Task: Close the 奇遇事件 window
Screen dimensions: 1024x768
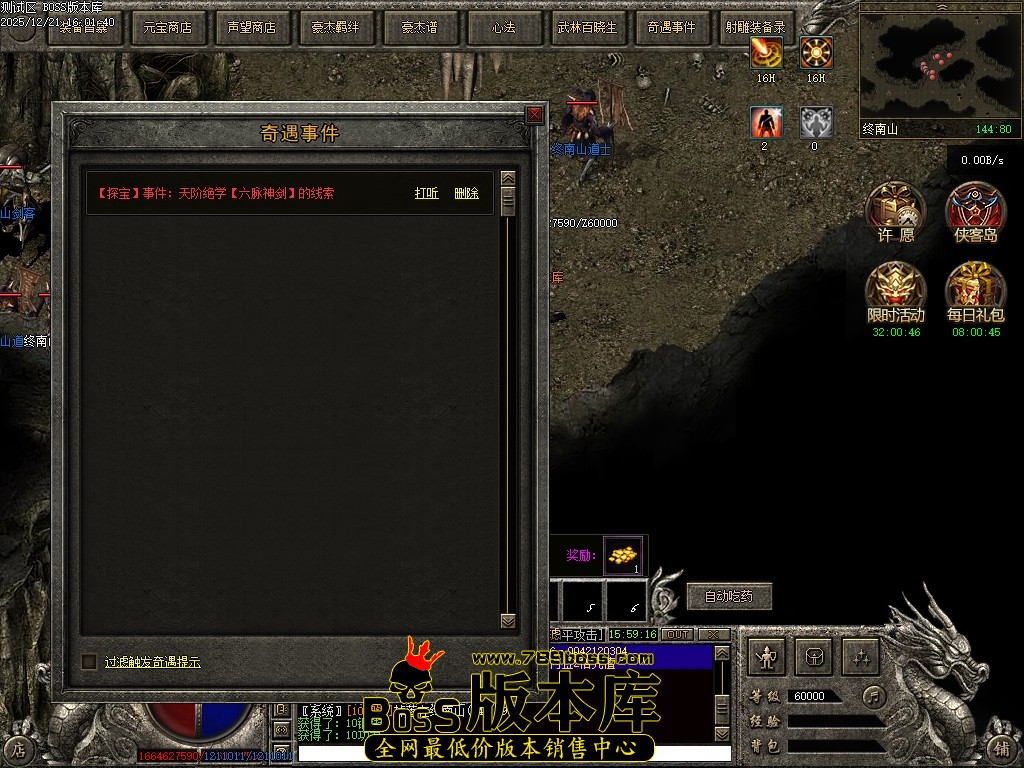Action: point(535,115)
